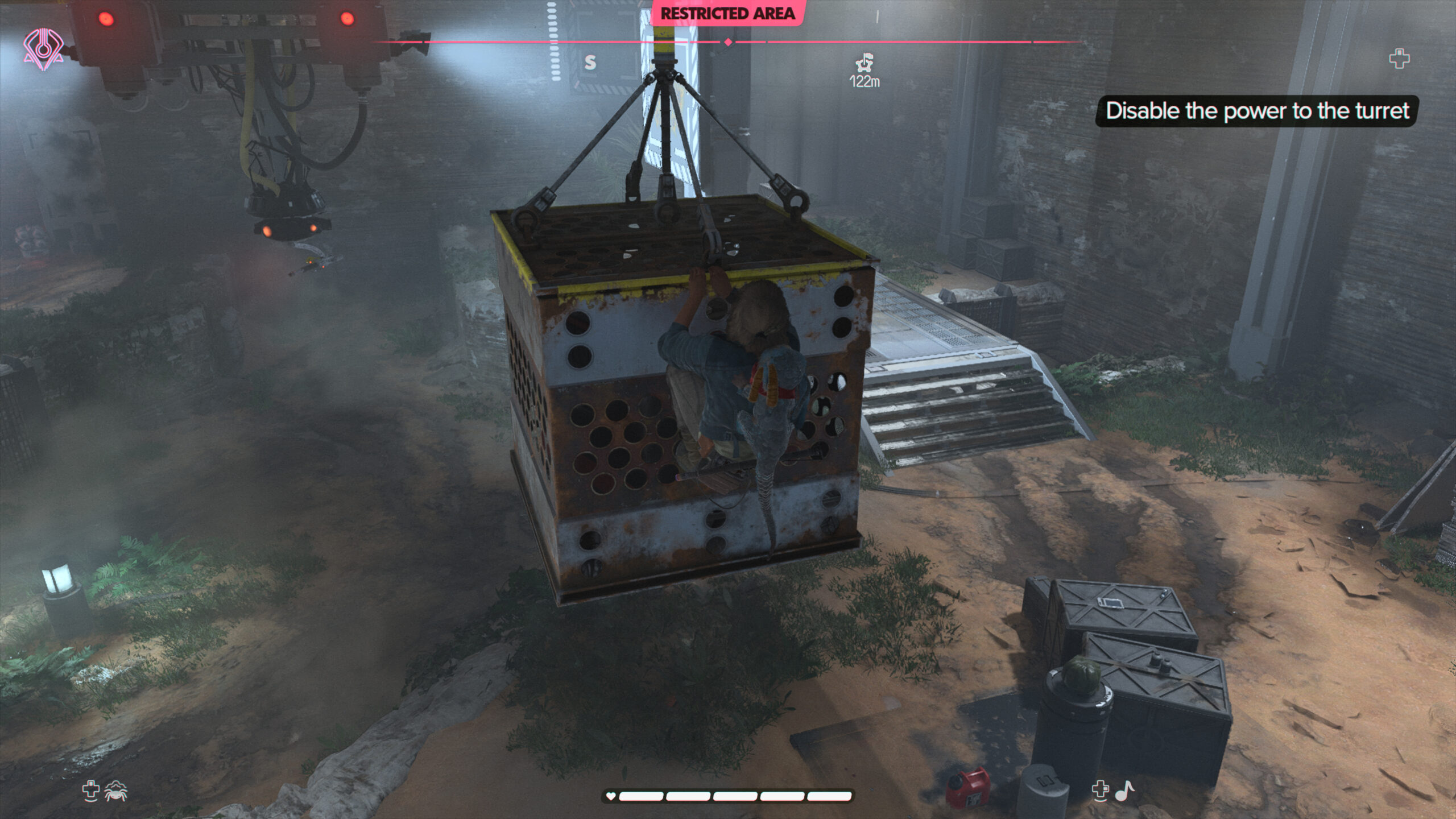
Task: Click the S heading marker on compass
Action: pos(590,62)
